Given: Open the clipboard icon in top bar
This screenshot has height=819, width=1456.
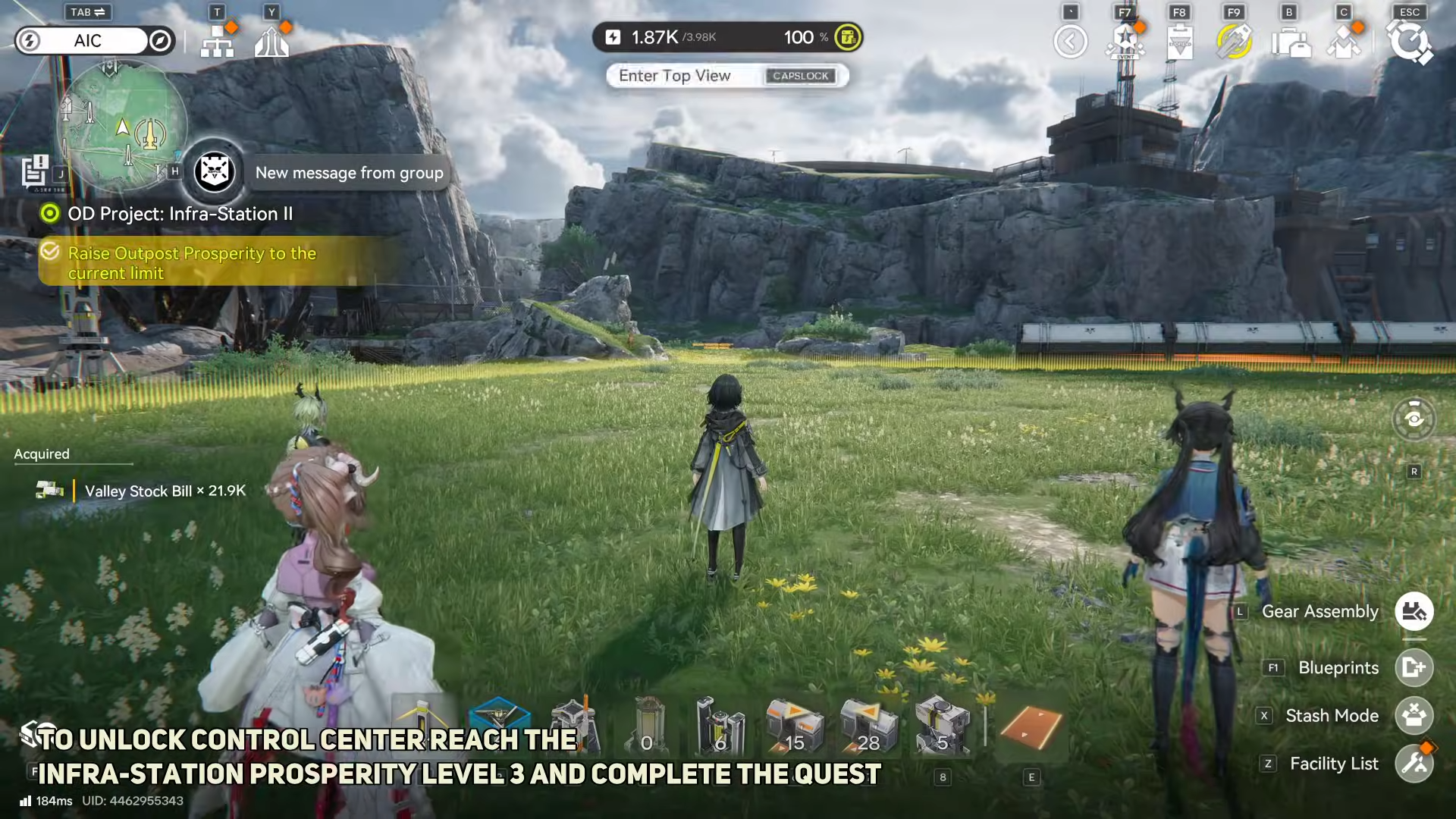Looking at the screenshot, I should click(1180, 42).
